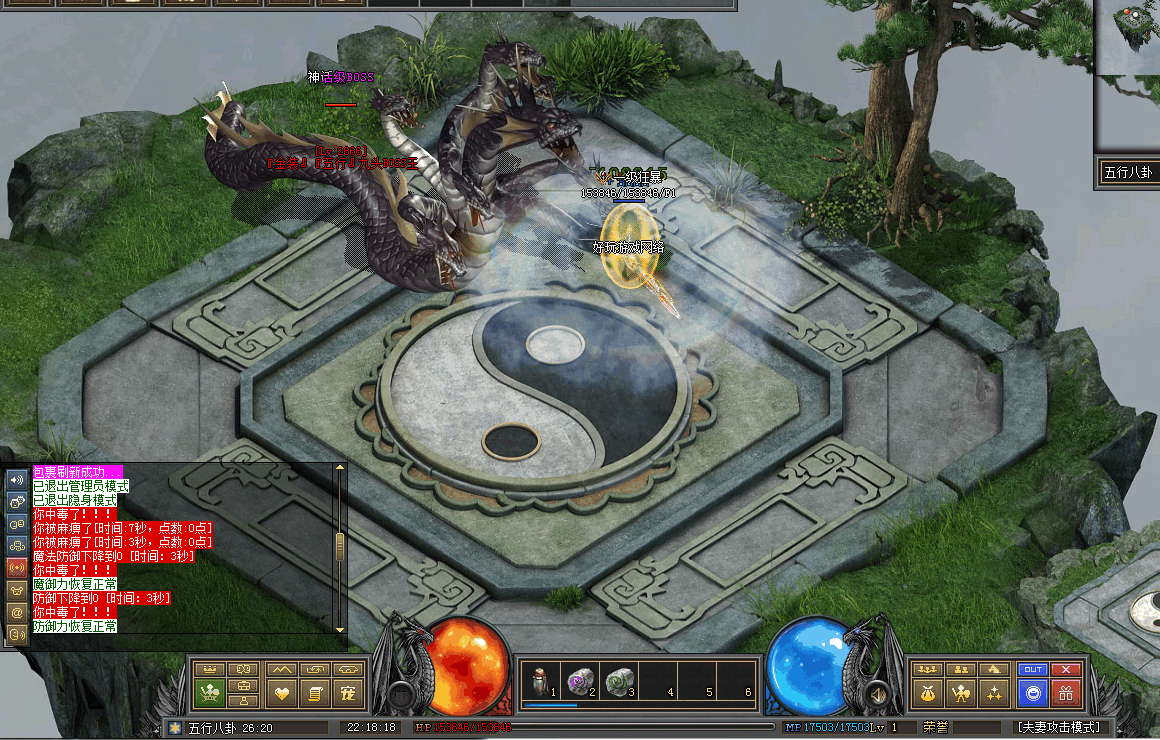The height and width of the screenshot is (740, 1160).
Task: Click the red X exit button
Action: 1067,669
